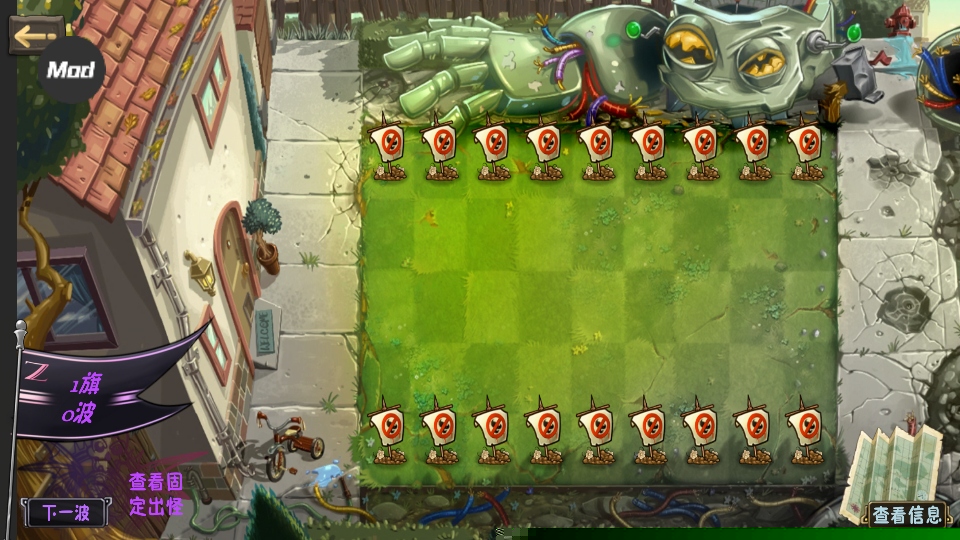Open the Mod menu

[x=70, y=70]
